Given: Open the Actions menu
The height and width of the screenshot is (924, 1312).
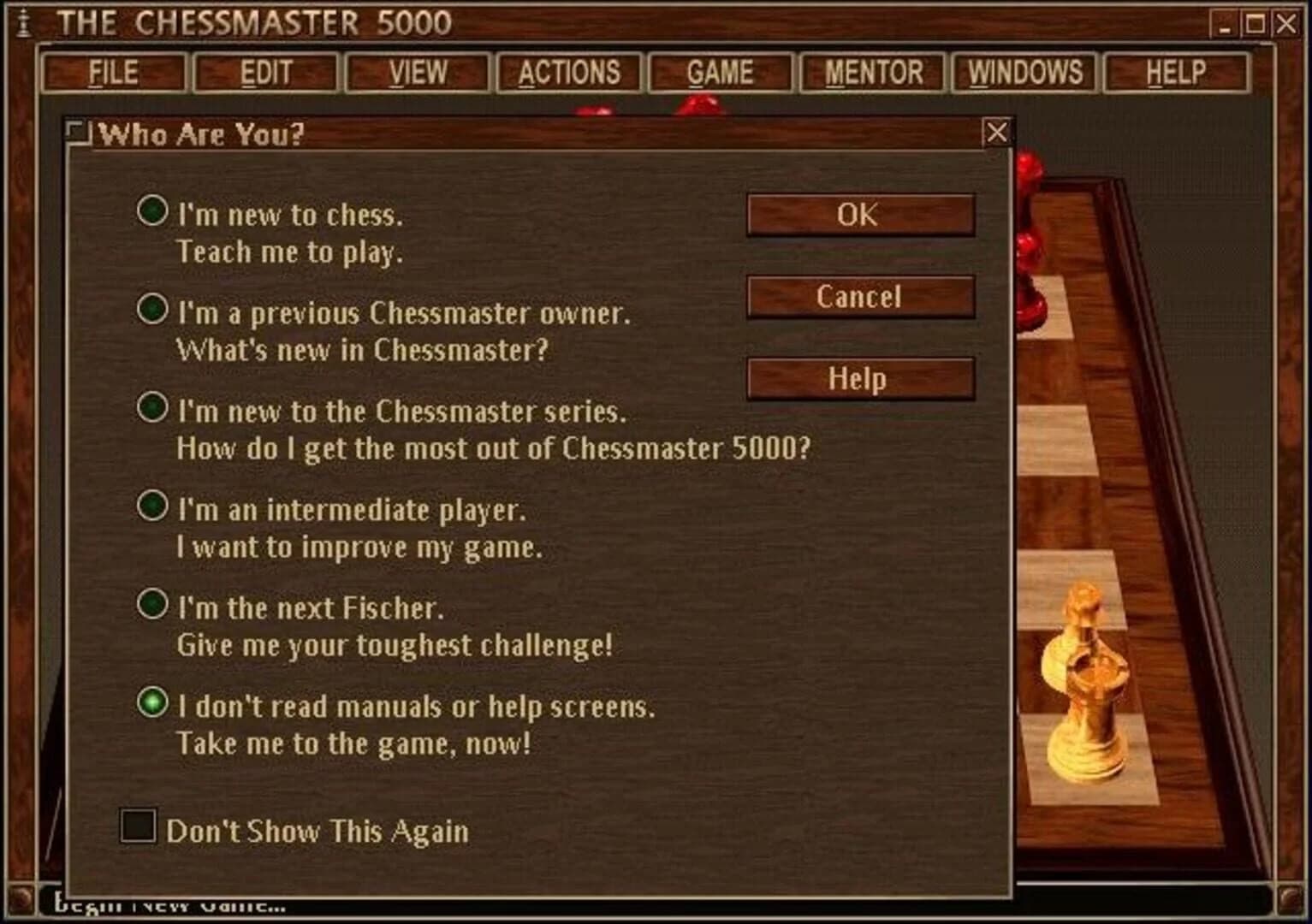Looking at the screenshot, I should [570, 73].
